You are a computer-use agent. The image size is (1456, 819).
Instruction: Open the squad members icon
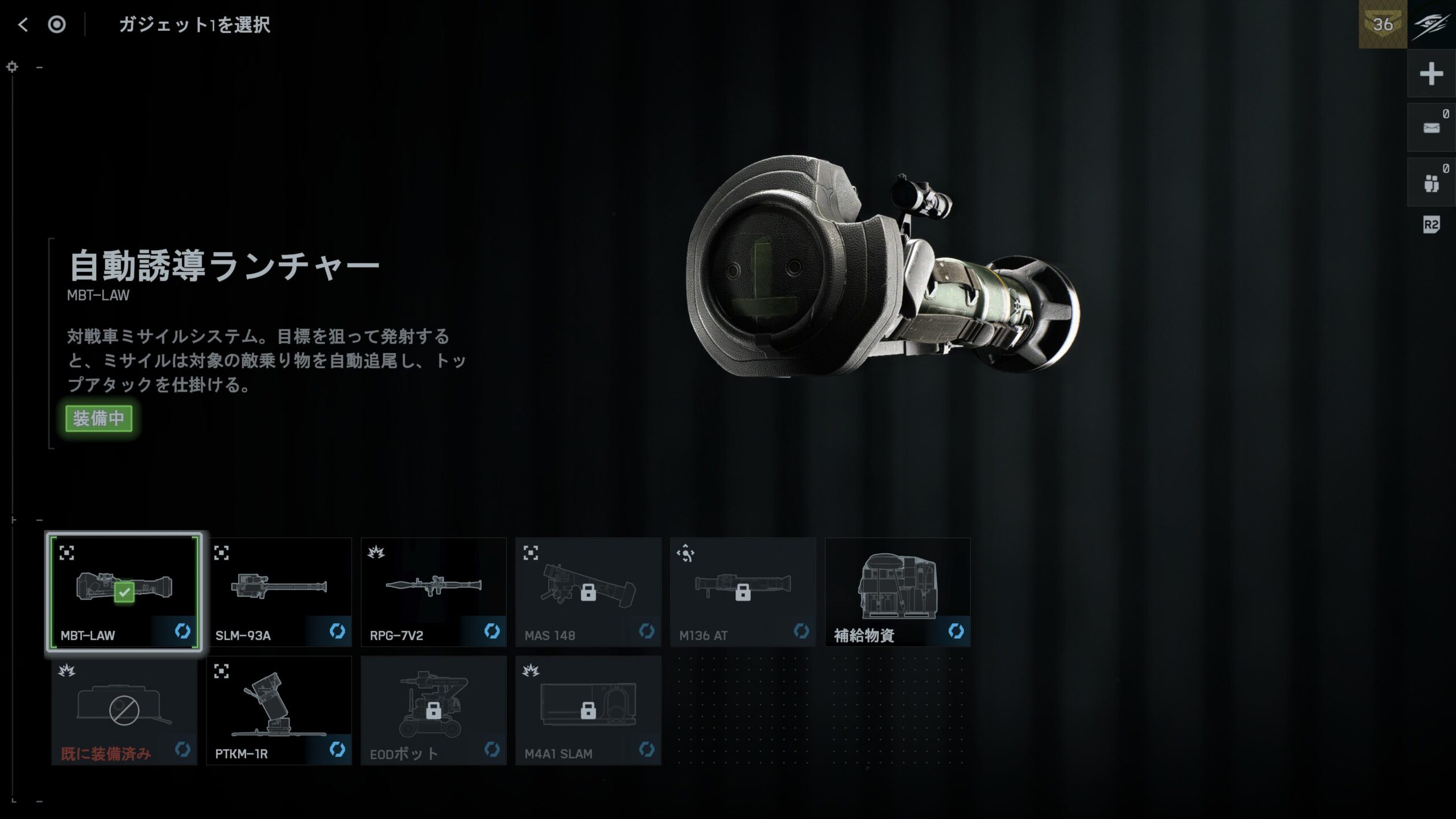point(1431,183)
